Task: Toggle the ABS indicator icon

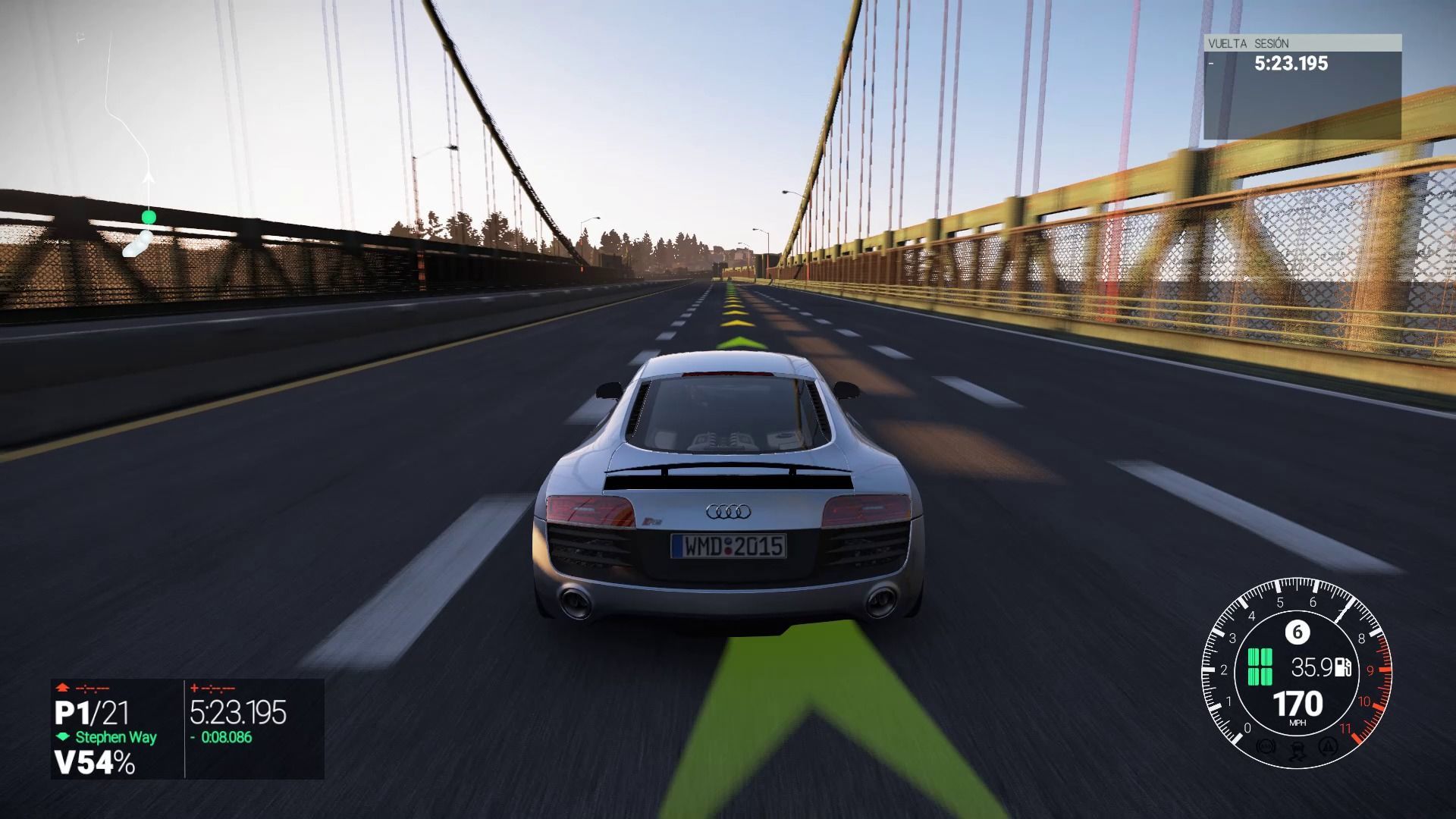Action: (1264, 746)
